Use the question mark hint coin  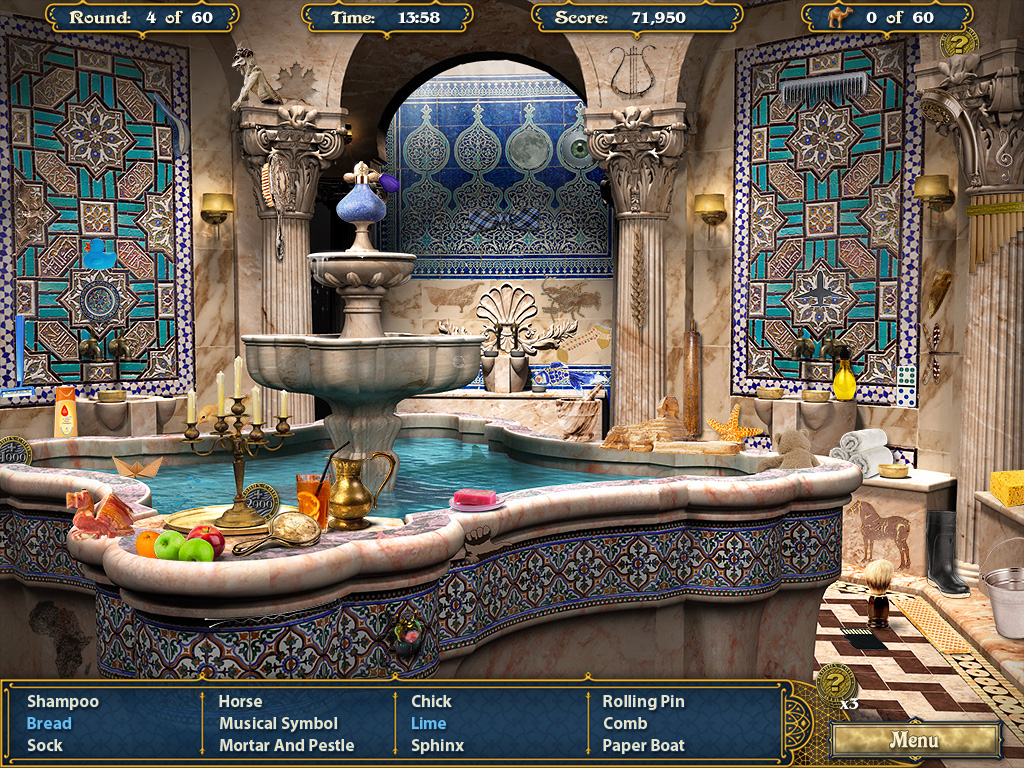click(x=835, y=682)
